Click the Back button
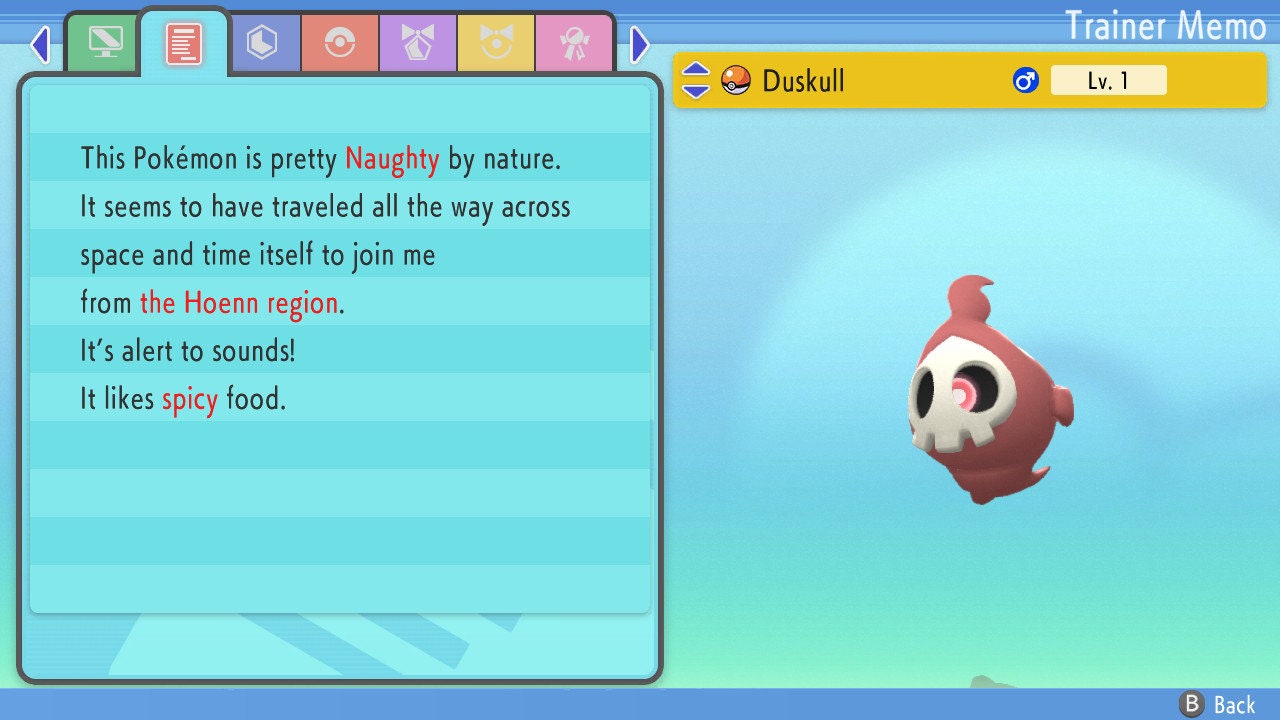Image resolution: width=1280 pixels, height=720 pixels. point(1218,705)
